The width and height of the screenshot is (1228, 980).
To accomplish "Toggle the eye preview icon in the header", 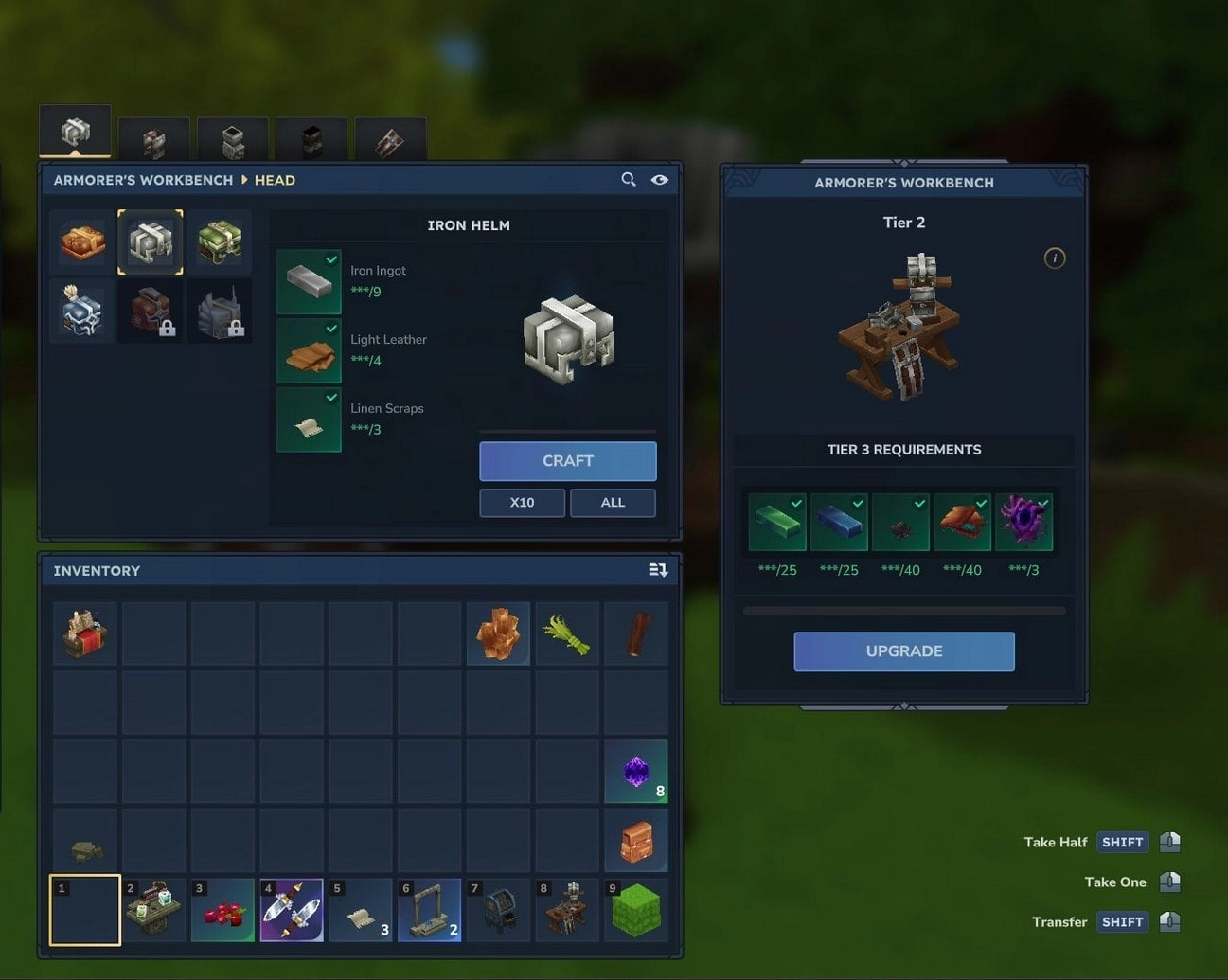I will [659, 179].
